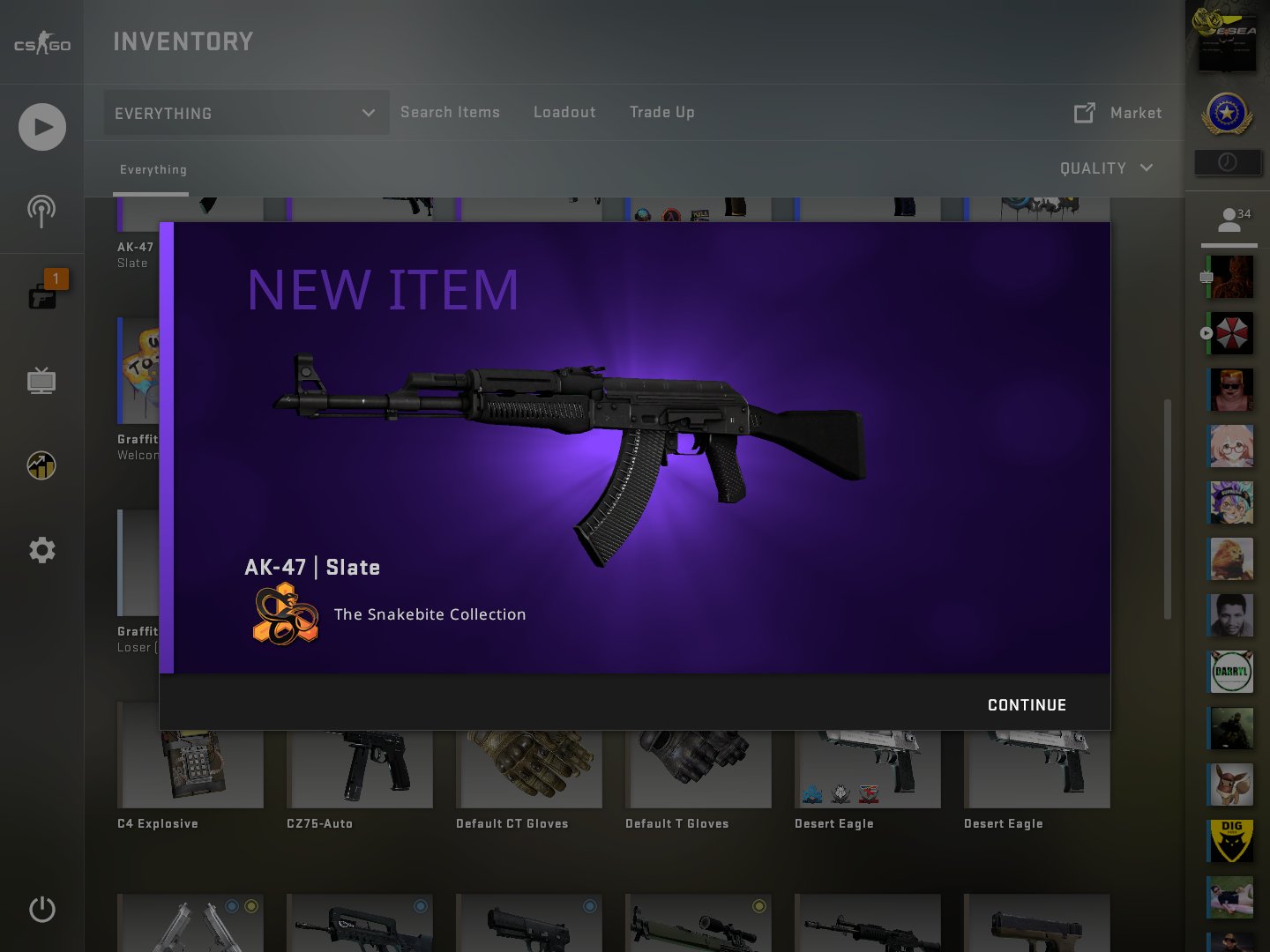Open CS:GO Settings via gear icon
Screen dimensions: 1270x952
click(41, 549)
